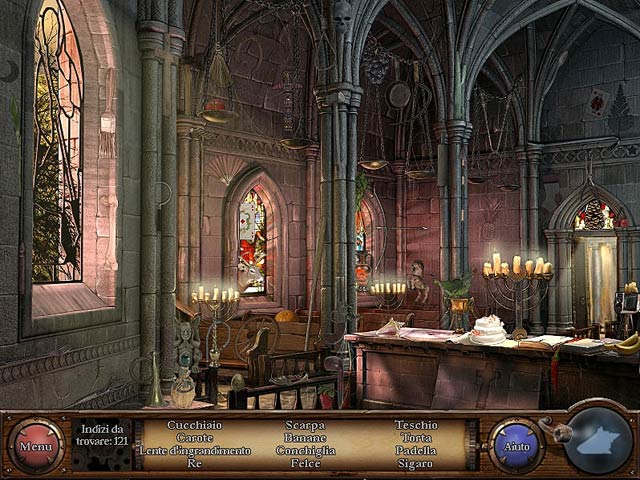Select 'Banane' in the item list
Viewport: 640px width, 480px height.
305,438
